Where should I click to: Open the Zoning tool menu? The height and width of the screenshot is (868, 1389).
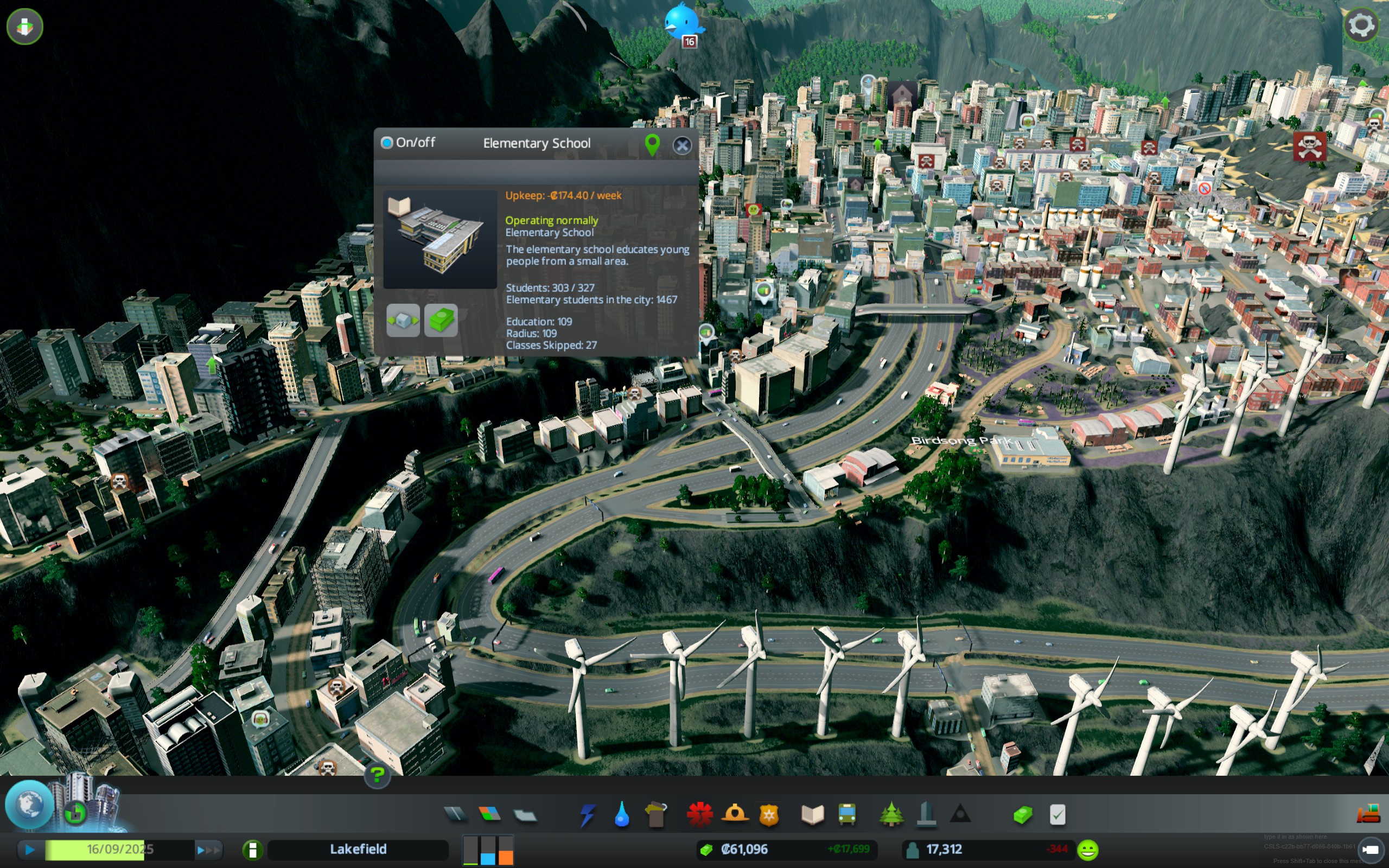tap(489, 814)
